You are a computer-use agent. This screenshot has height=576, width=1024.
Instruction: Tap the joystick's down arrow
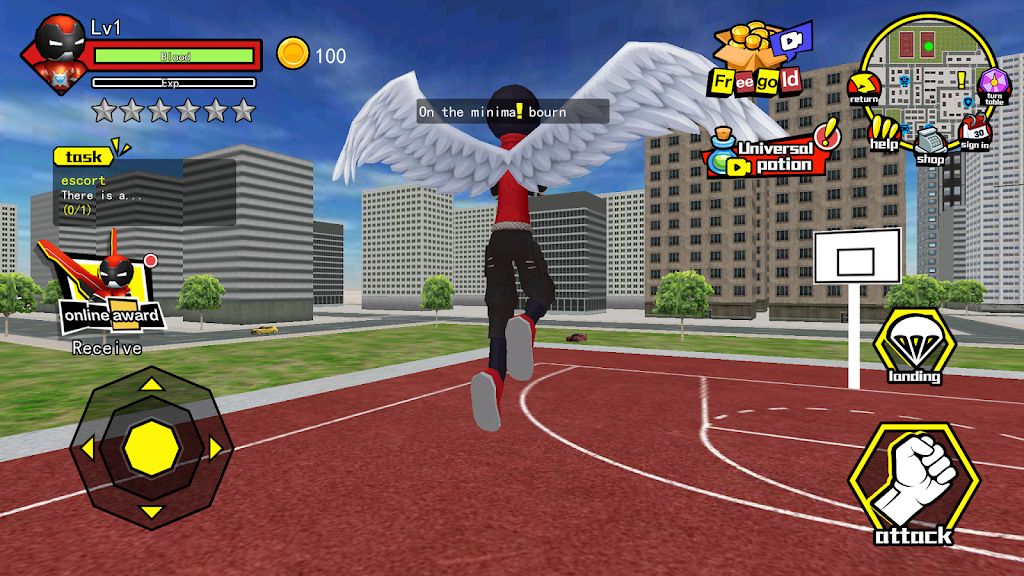click(x=151, y=512)
